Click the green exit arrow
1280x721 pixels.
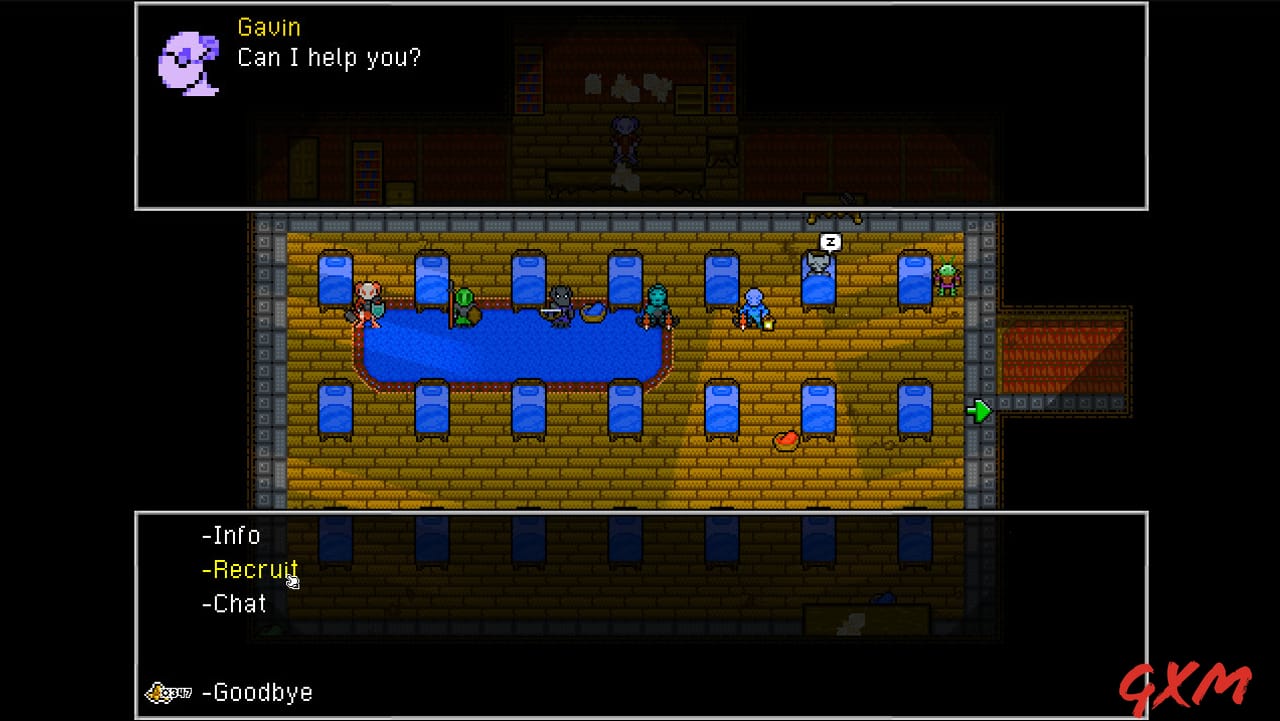click(x=979, y=410)
